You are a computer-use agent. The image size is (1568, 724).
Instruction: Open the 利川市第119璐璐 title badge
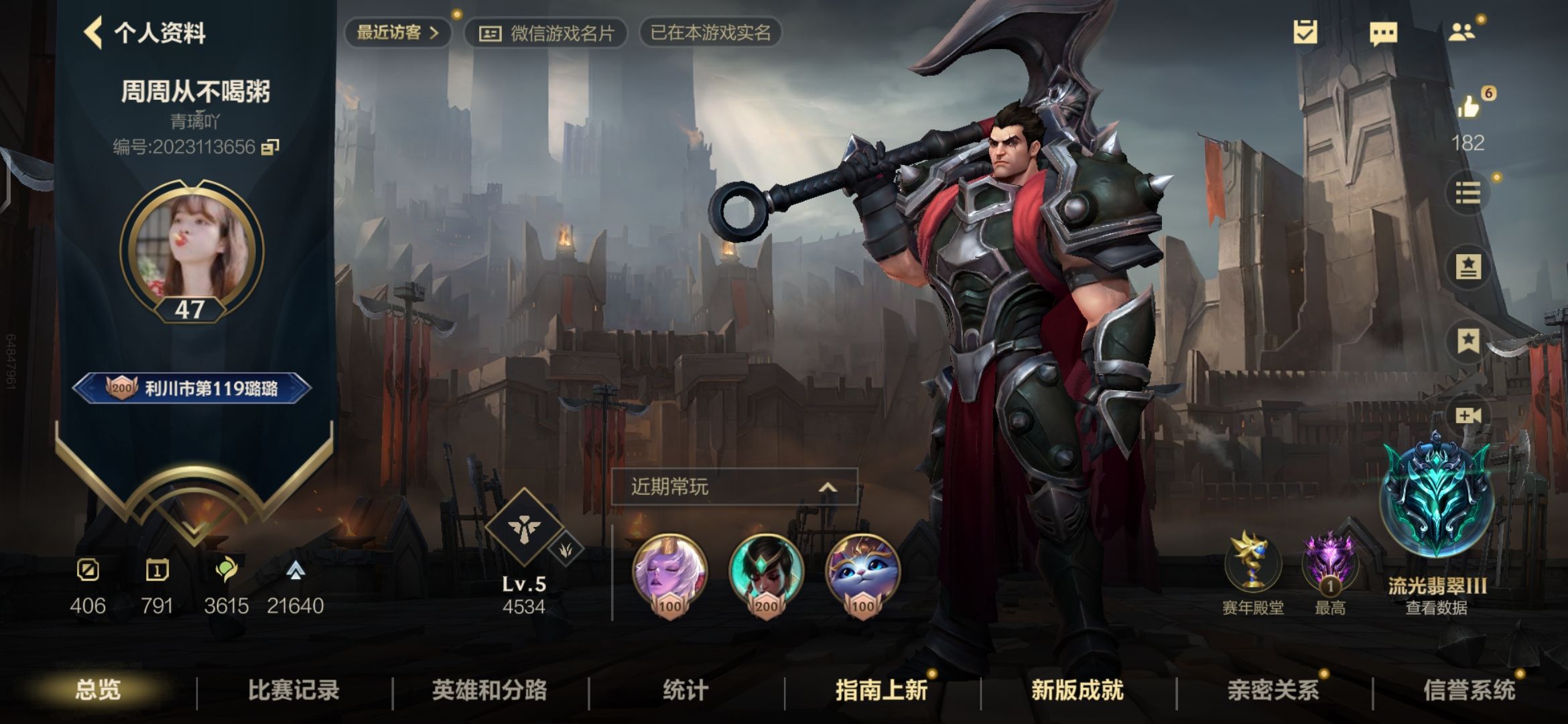192,388
